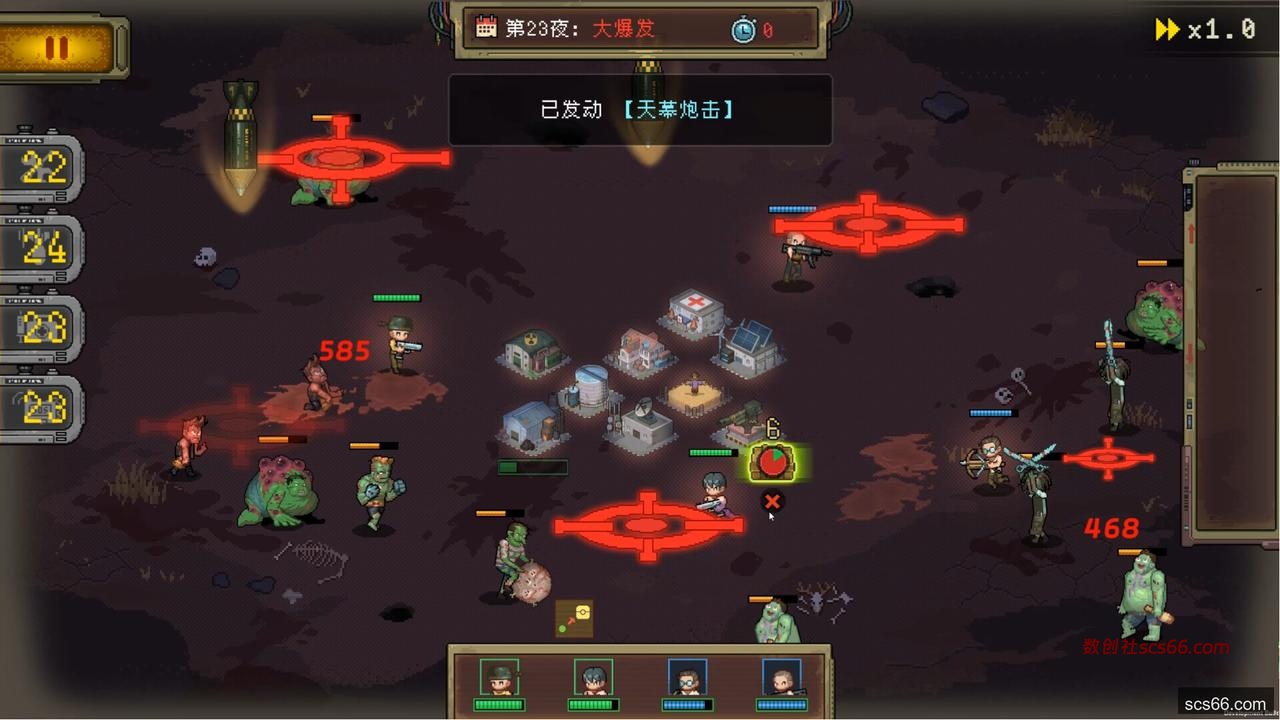The height and width of the screenshot is (720, 1280).
Task: Click the red X cancel button
Action: (x=771, y=501)
